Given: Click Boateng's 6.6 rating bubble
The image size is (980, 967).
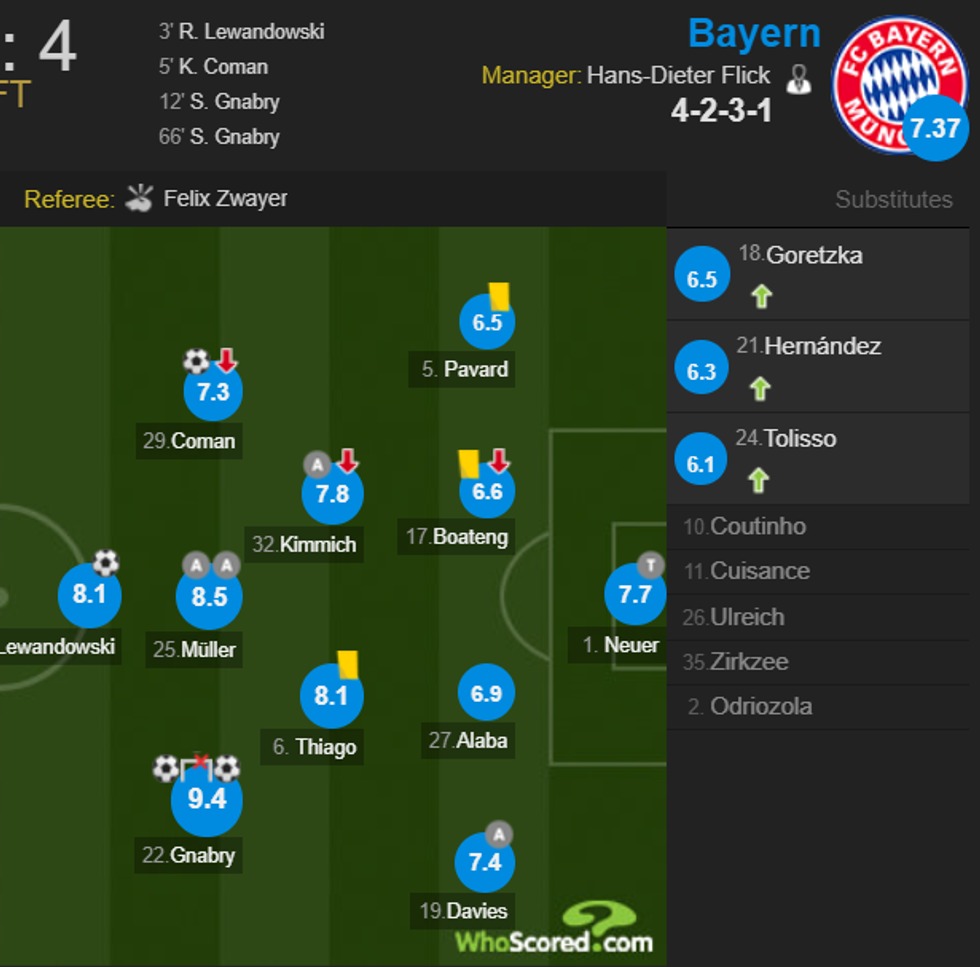Looking at the screenshot, I should click(487, 492).
